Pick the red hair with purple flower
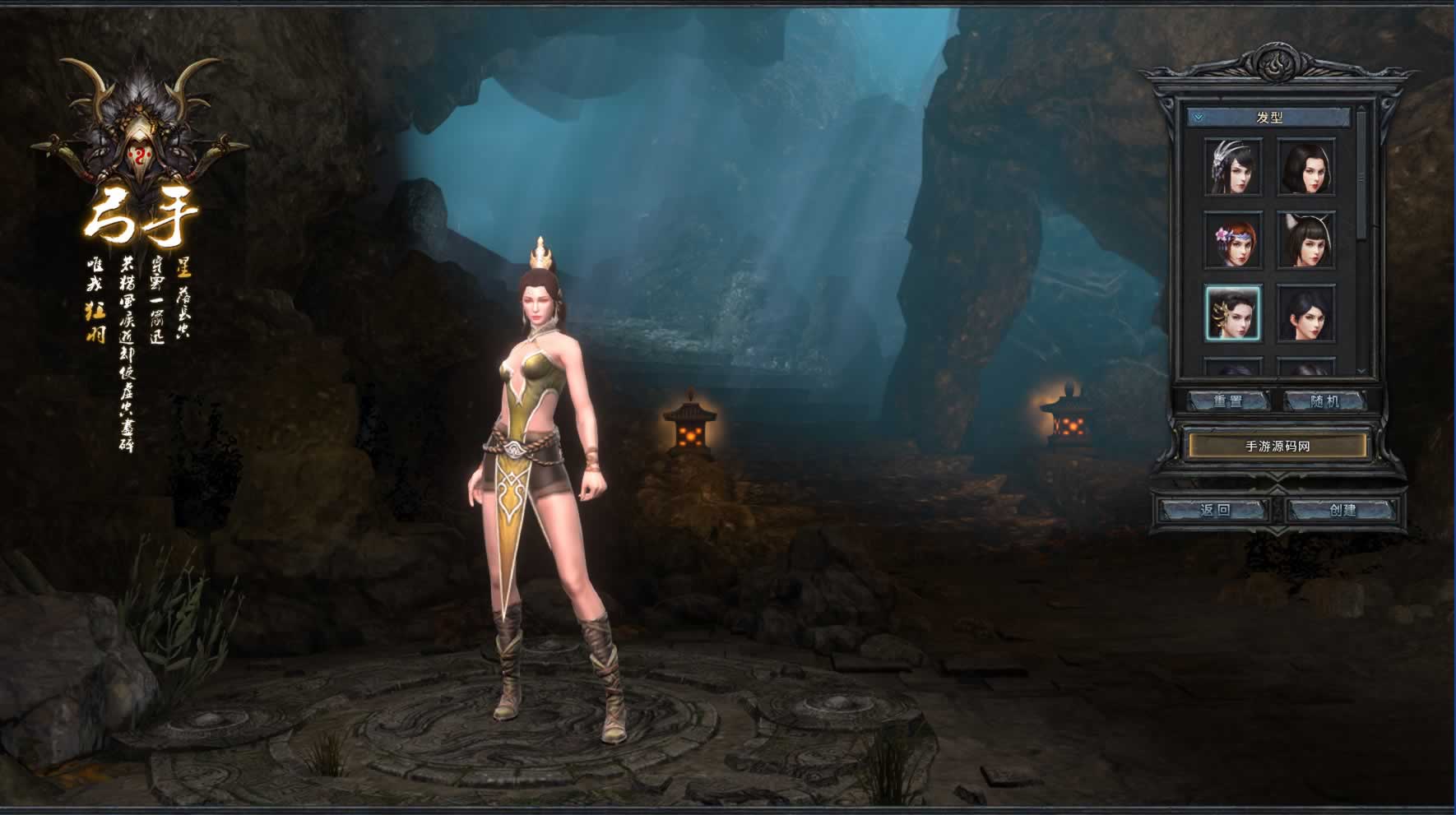The height and width of the screenshot is (815, 1456). (1232, 239)
